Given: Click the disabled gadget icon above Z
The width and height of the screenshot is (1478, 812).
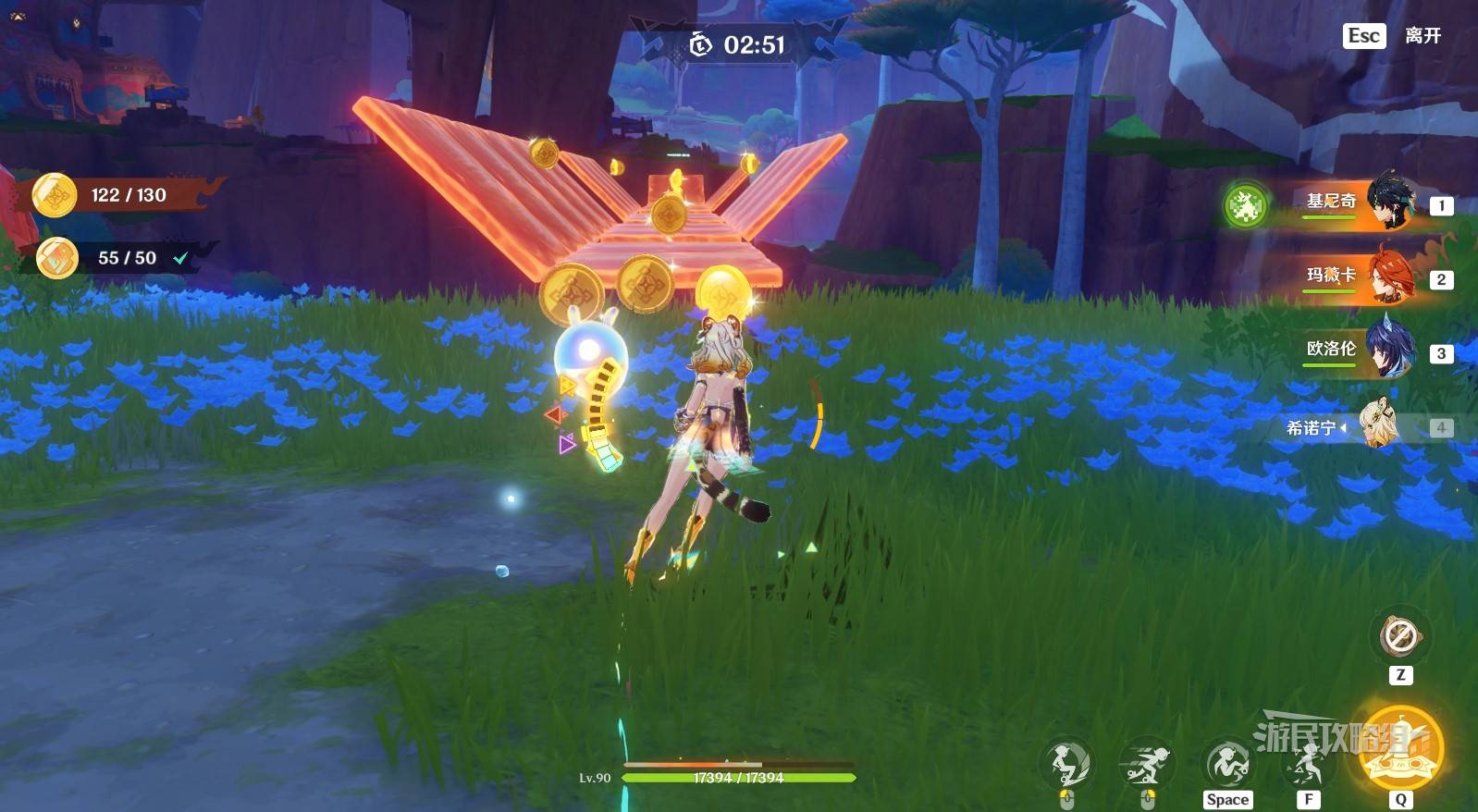Looking at the screenshot, I should click(1399, 636).
